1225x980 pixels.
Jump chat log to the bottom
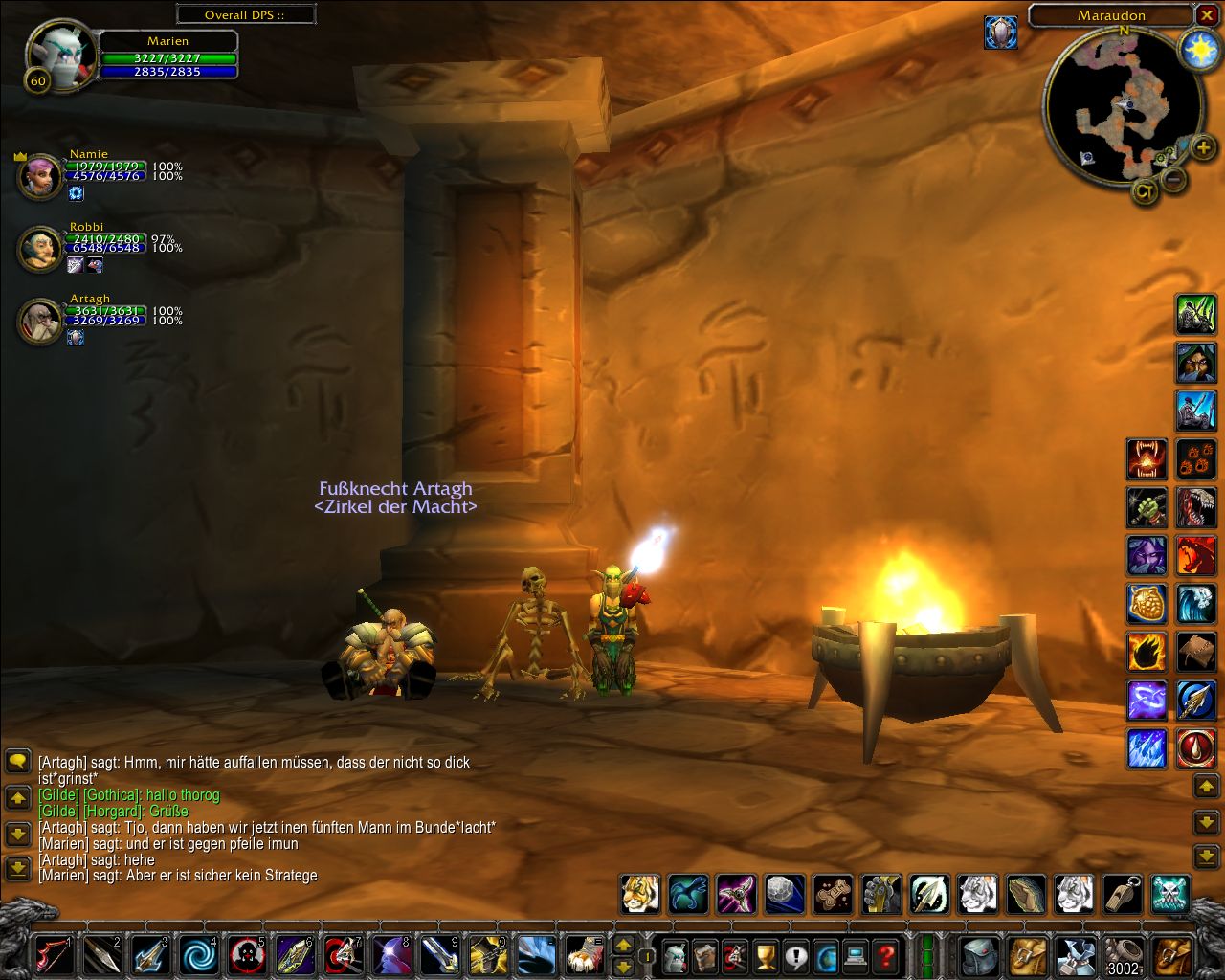pyautogui.click(x=18, y=868)
